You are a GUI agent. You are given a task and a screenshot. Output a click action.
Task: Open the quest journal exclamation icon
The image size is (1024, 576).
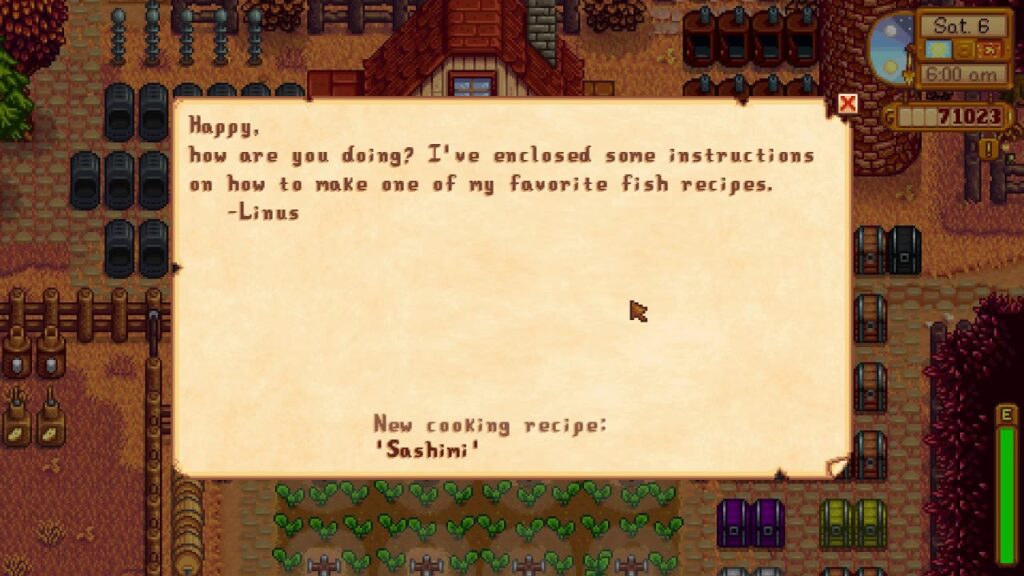coord(990,149)
